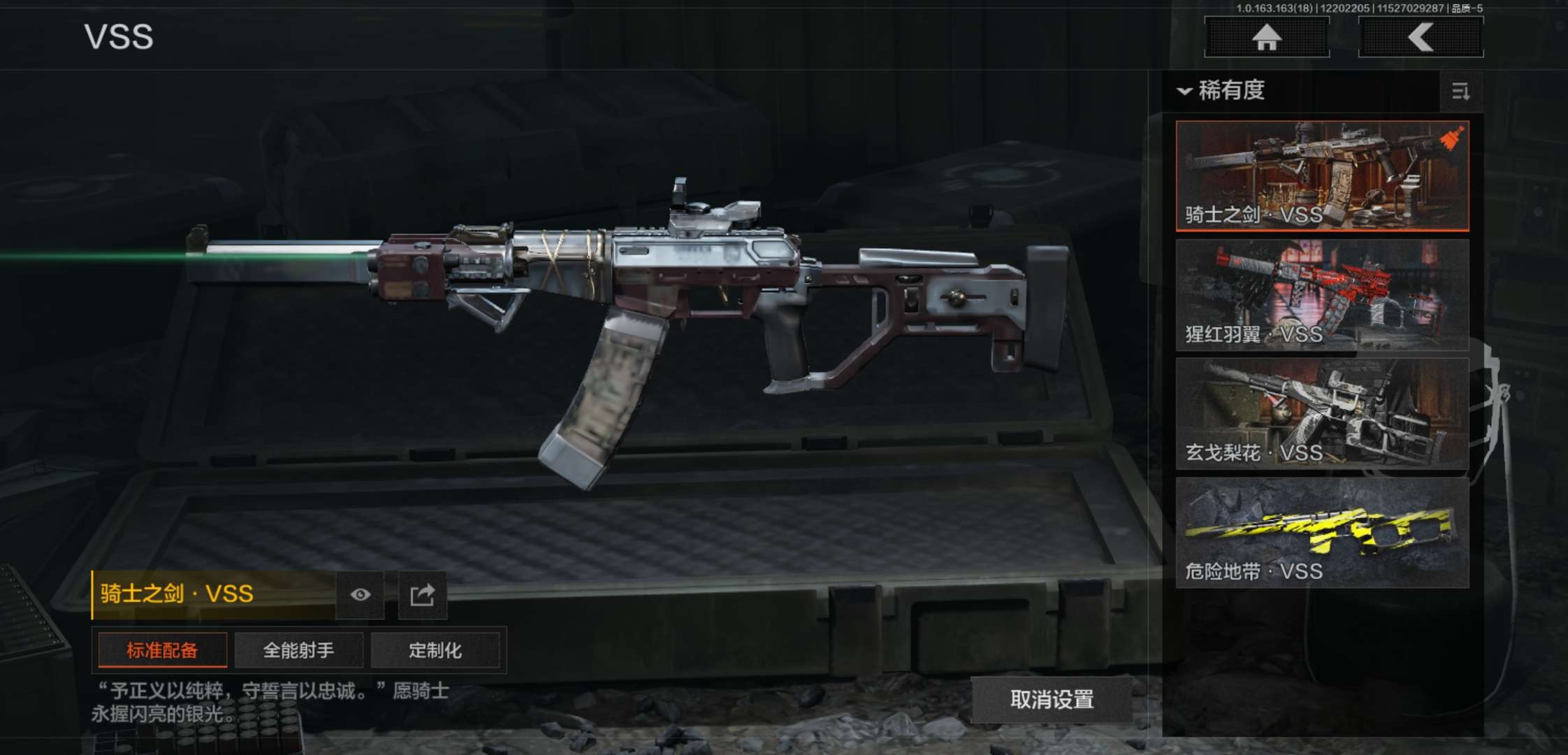Choose the 猩红羽翼 VSS skin
Viewport: 1568px width, 755px height.
point(1322,294)
